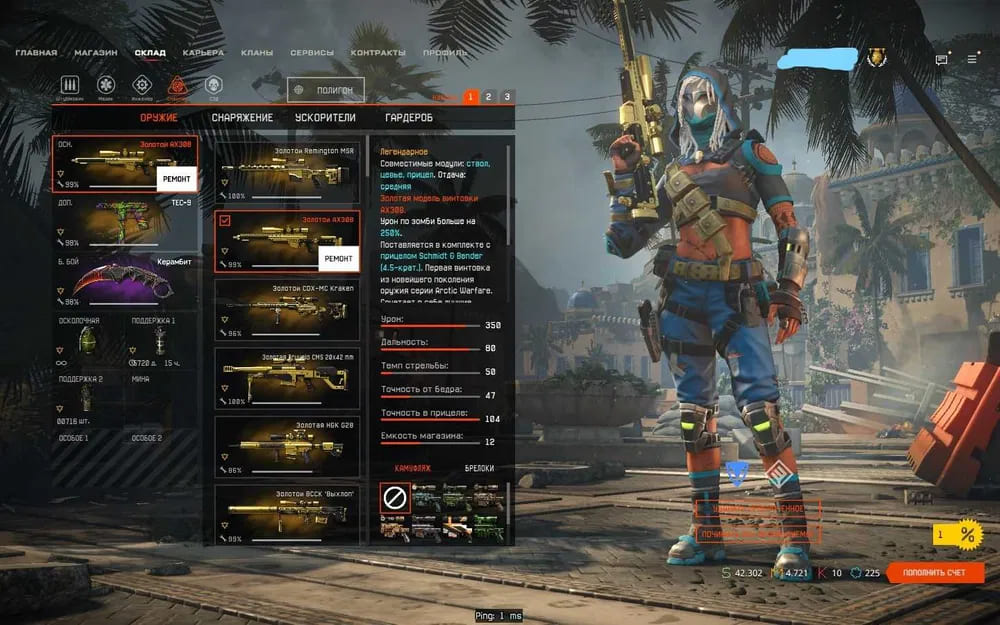Click the Пополнить счет button

(x=935, y=573)
